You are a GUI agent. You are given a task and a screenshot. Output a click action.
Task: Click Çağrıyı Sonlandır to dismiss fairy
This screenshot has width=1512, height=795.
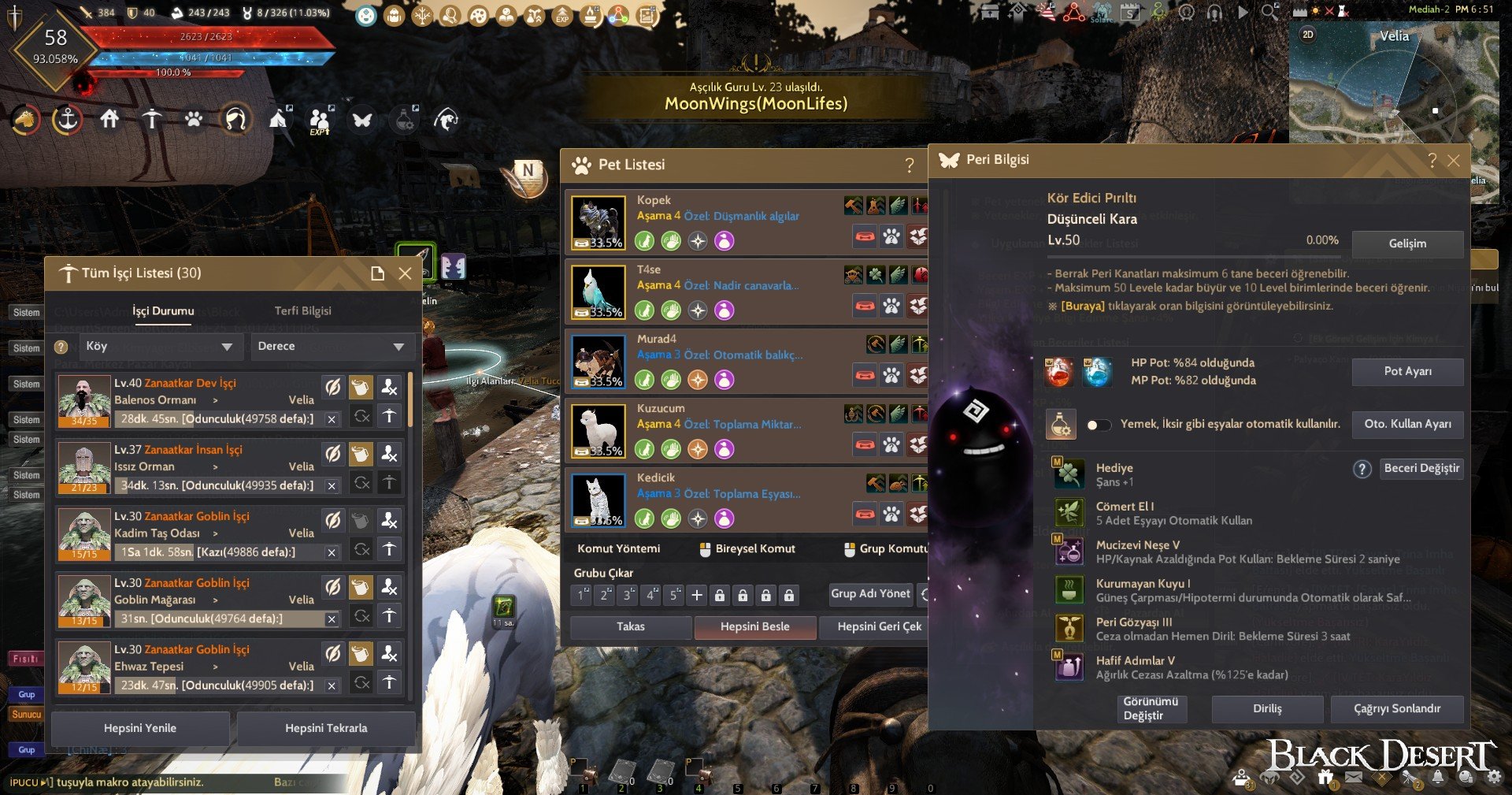pos(1396,708)
